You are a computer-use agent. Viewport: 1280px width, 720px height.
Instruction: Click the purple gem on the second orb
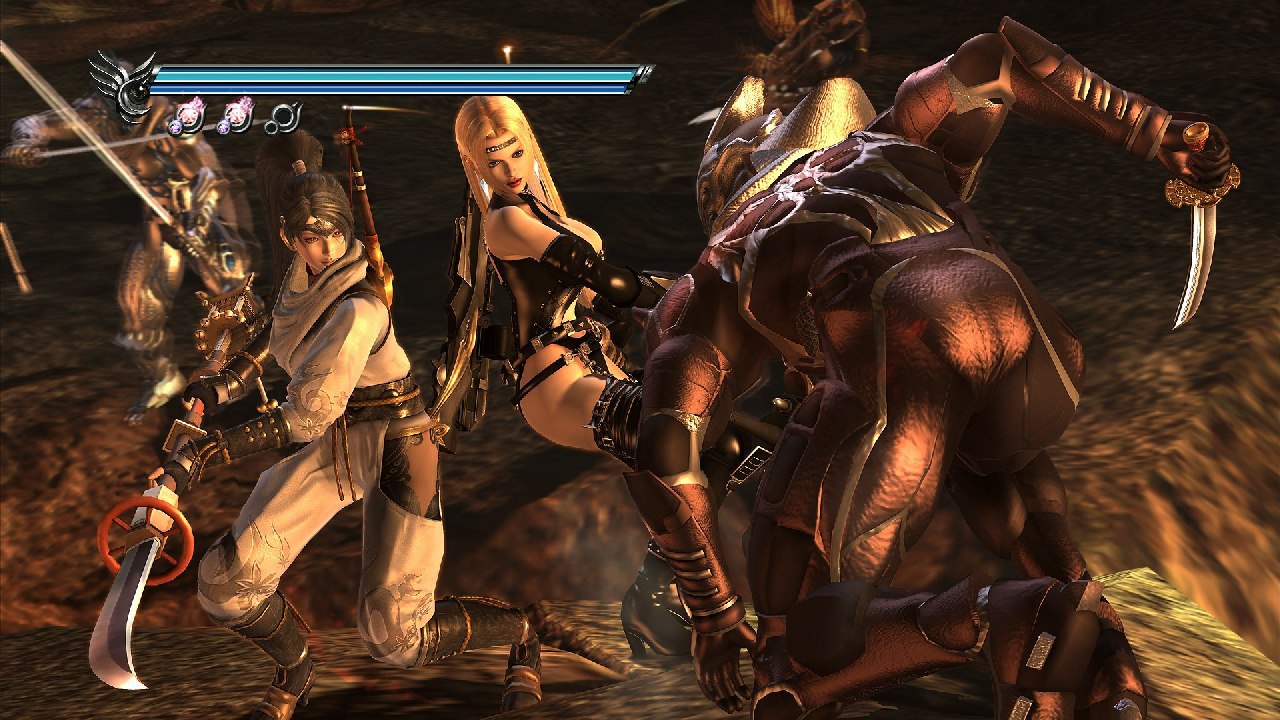[x=224, y=129]
